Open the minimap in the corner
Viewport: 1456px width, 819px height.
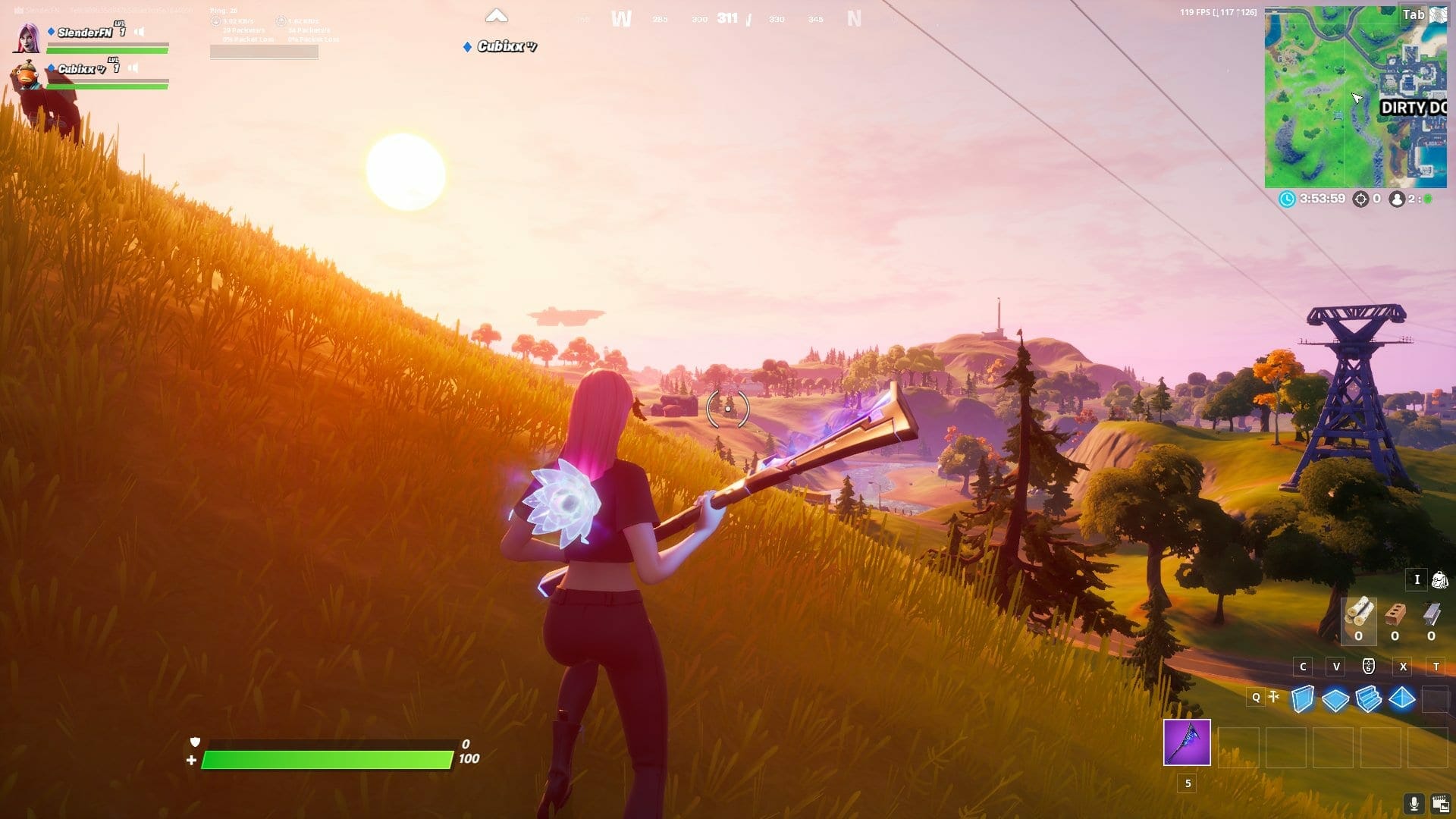(1355, 97)
